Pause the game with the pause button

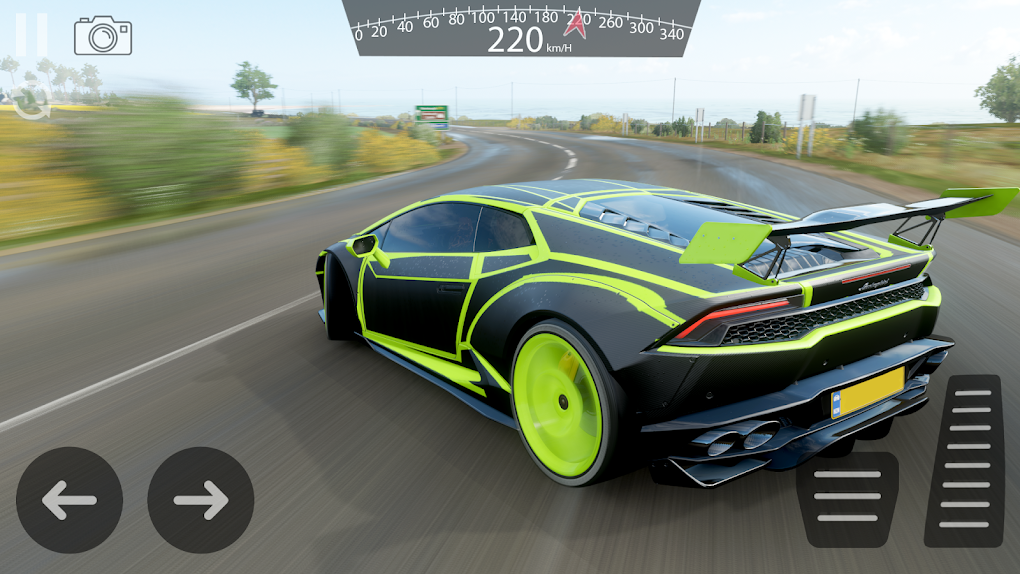(x=31, y=35)
